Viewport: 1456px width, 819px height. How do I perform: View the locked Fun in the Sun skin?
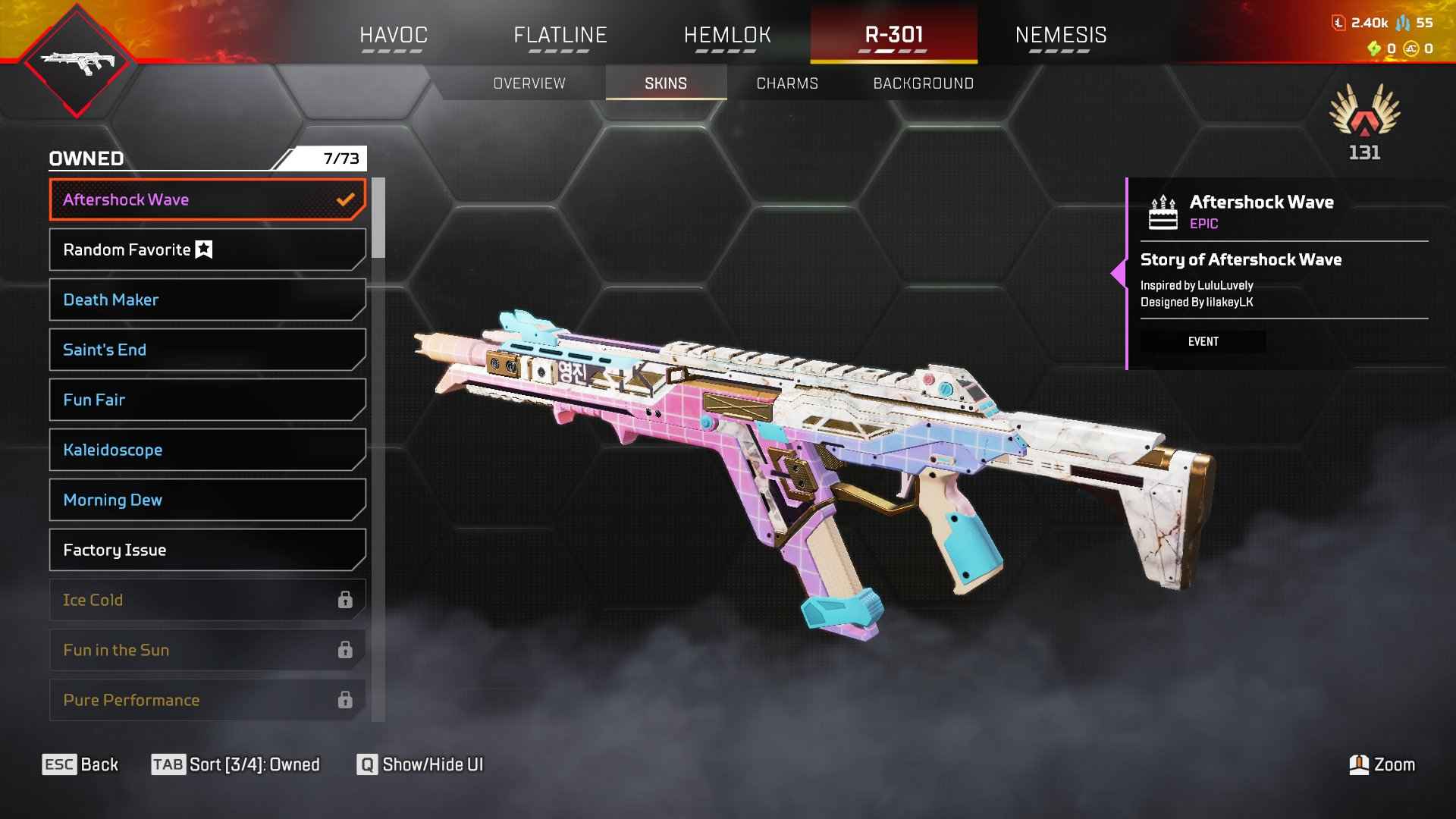point(207,650)
